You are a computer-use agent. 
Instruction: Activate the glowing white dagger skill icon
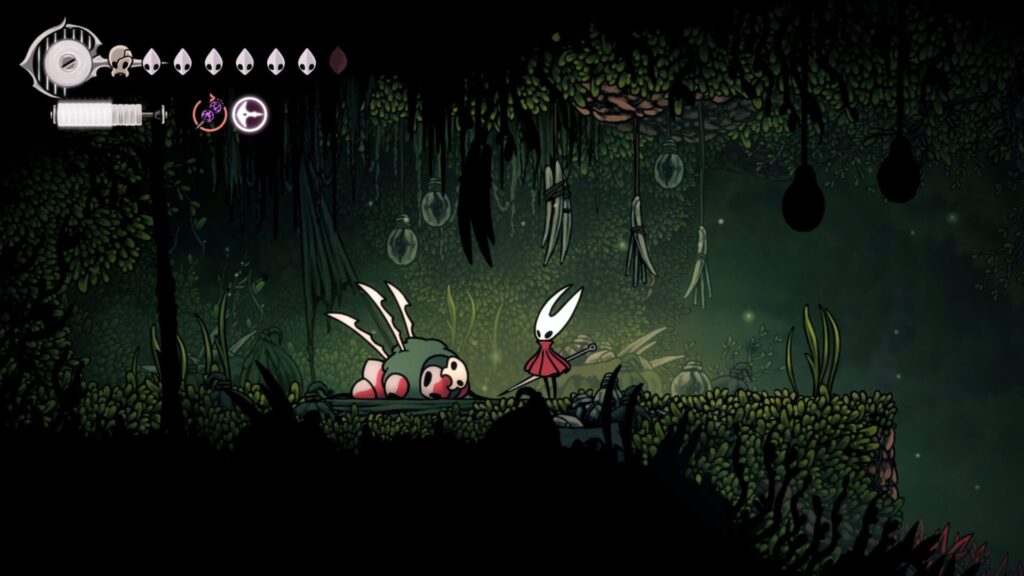coord(249,114)
